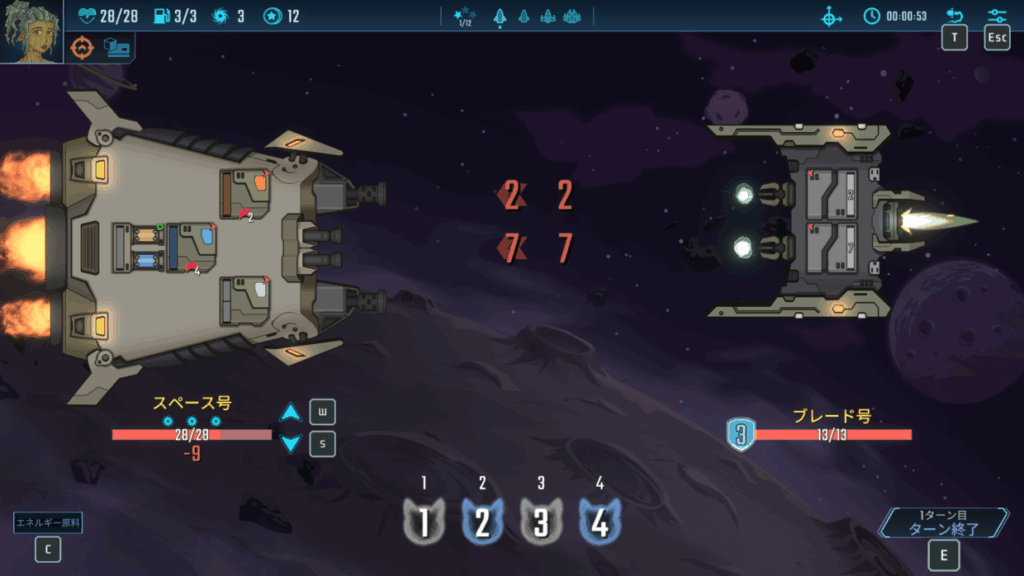The height and width of the screenshot is (576, 1024).
Task: Move the ship up with the up arrow
Action: pyautogui.click(x=290, y=413)
